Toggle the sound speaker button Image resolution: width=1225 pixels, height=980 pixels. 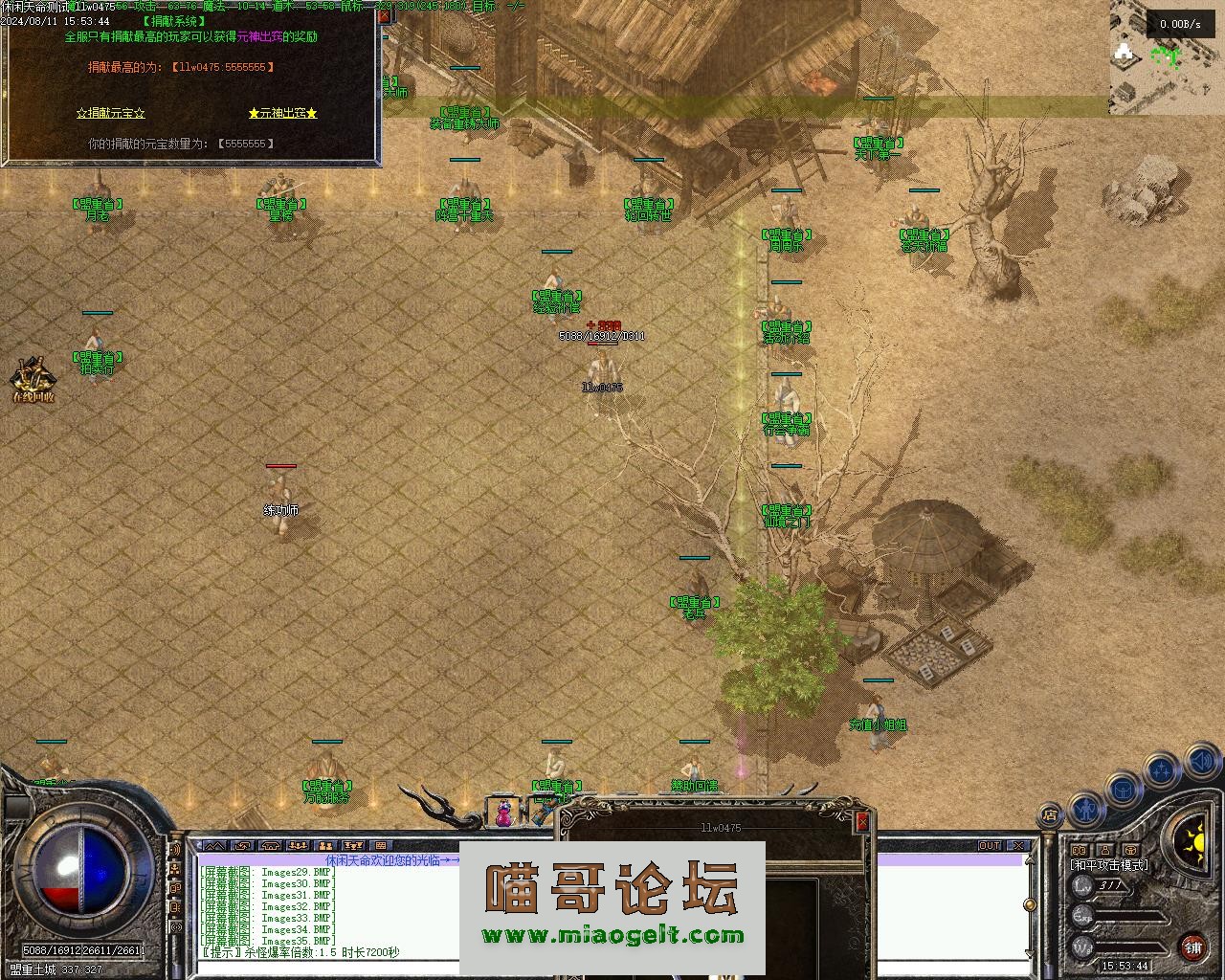pyautogui.click(x=1202, y=763)
